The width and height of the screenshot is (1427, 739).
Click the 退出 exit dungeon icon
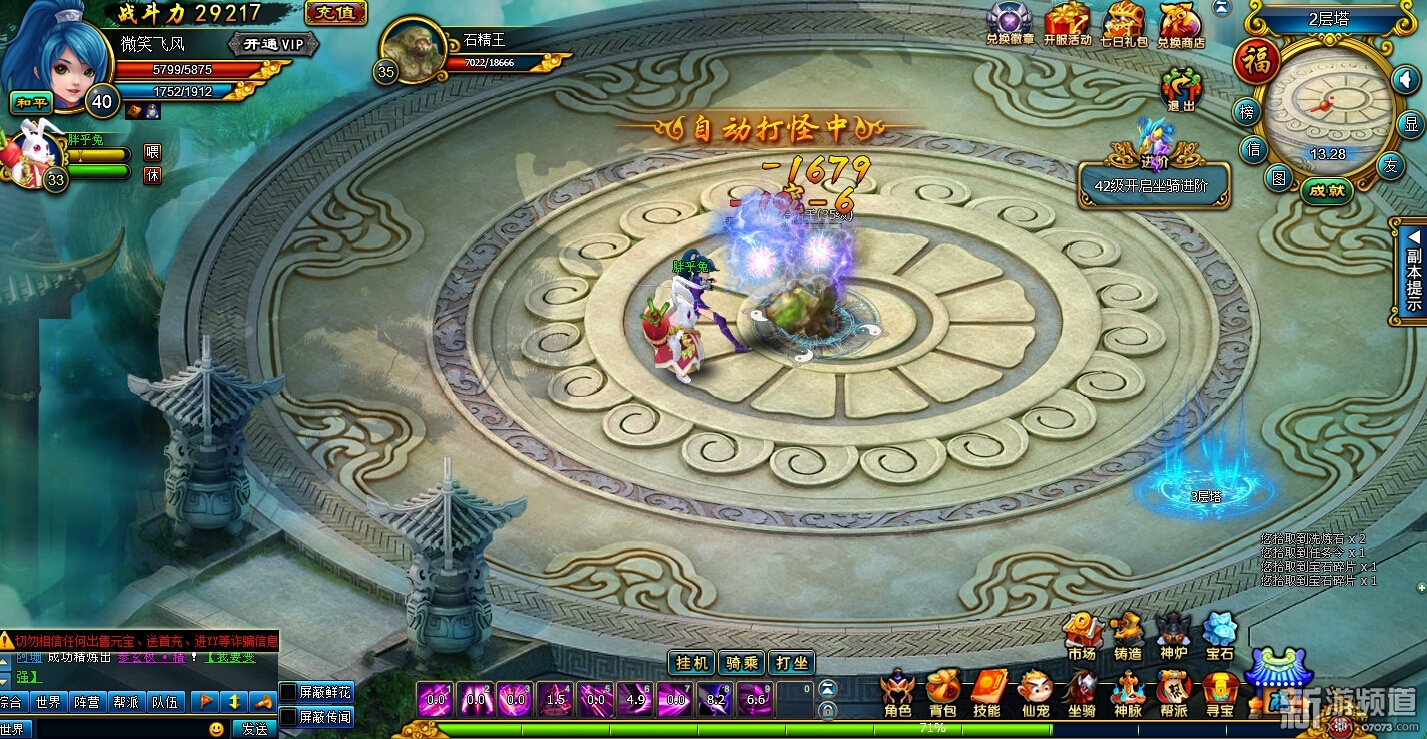[1181, 88]
